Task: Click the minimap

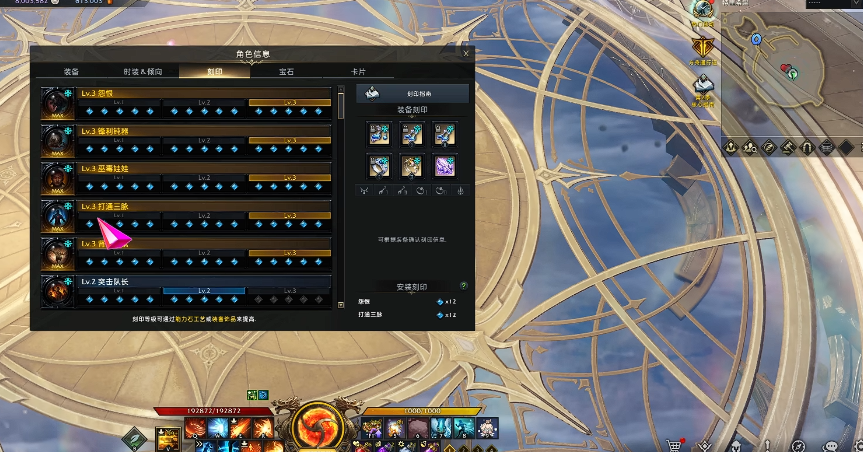Action: [x=790, y=68]
